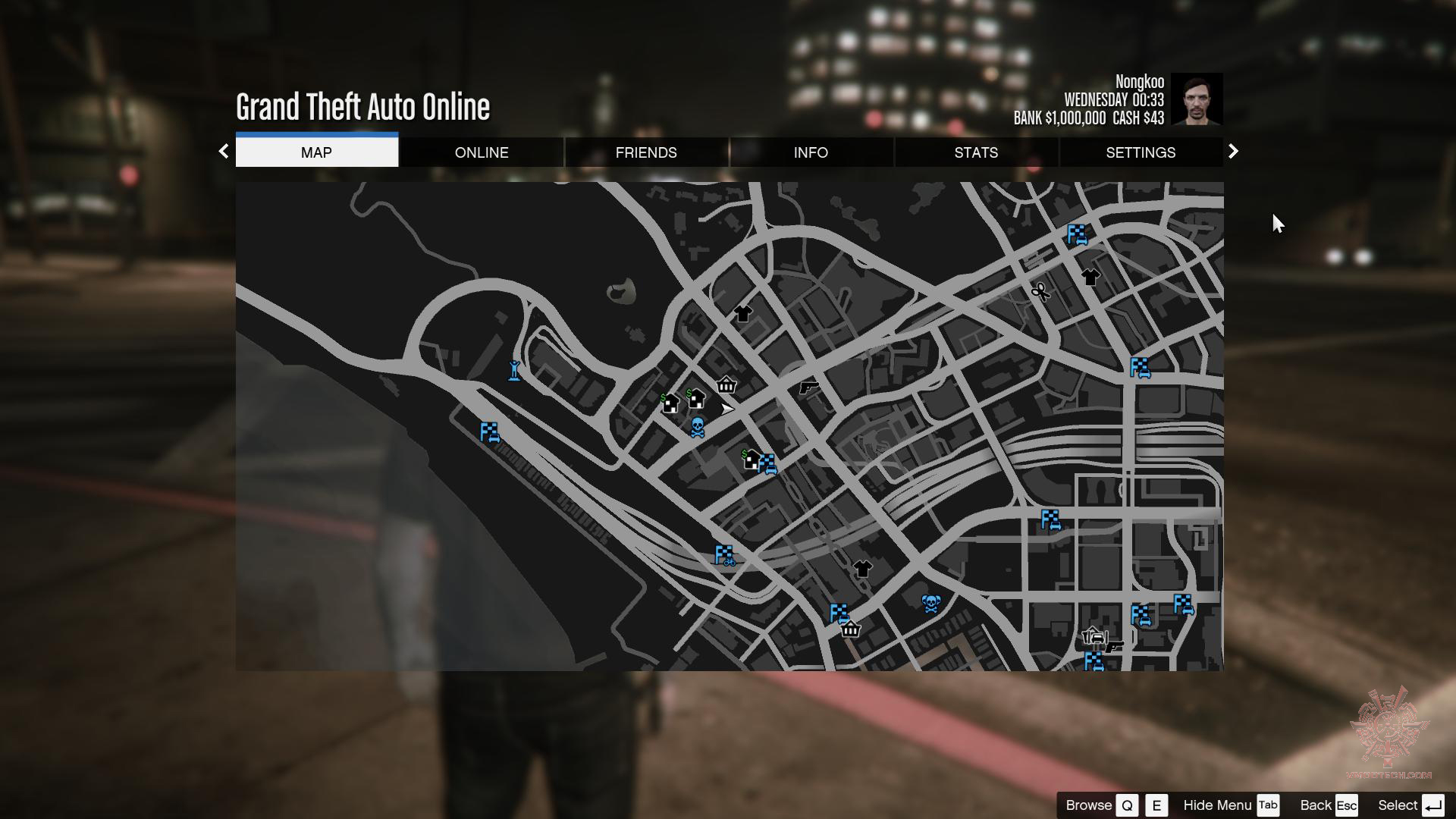Click the white player arrow on map
The image size is (1456, 819).
(x=727, y=409)
